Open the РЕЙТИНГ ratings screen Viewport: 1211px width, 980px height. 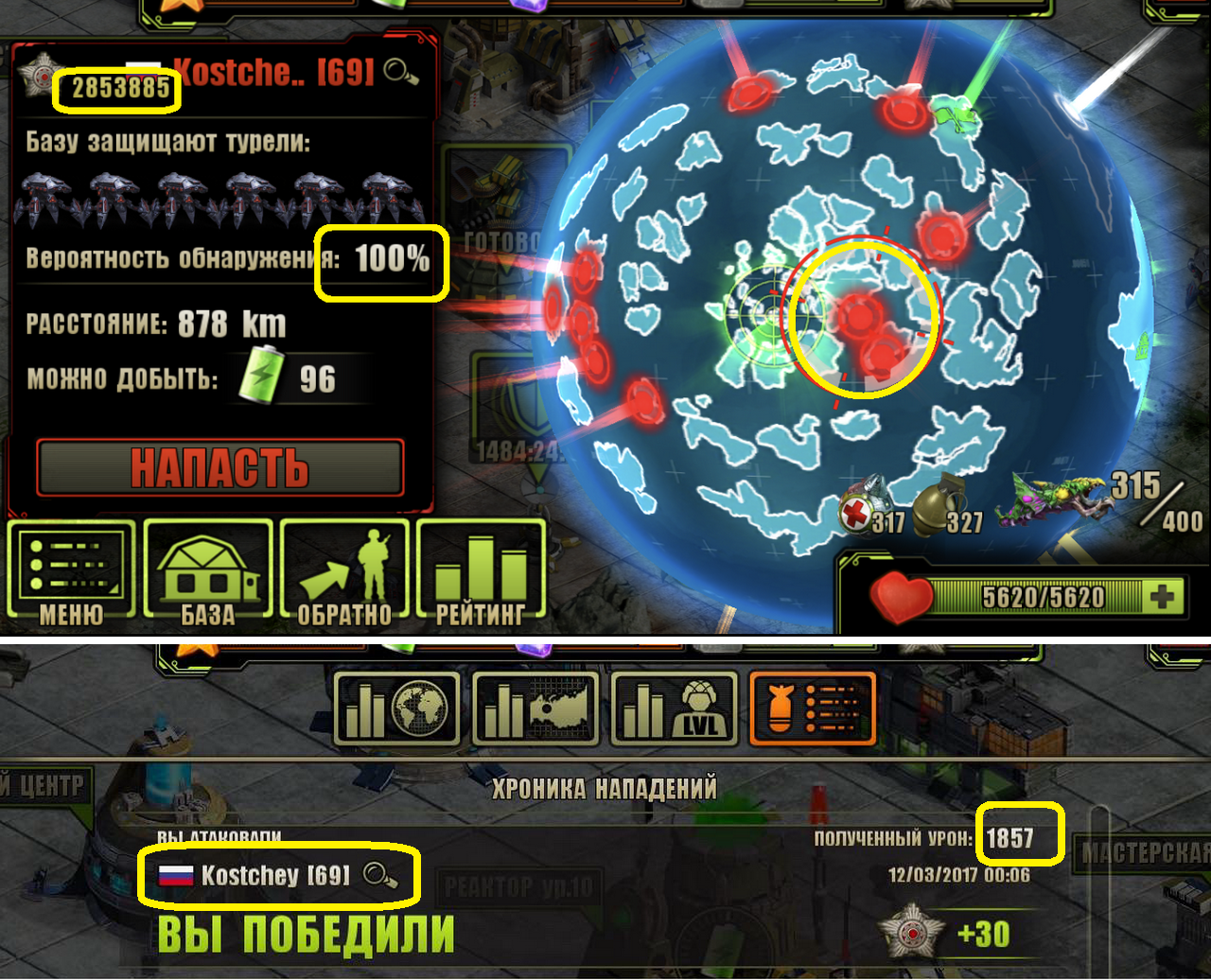481,570
